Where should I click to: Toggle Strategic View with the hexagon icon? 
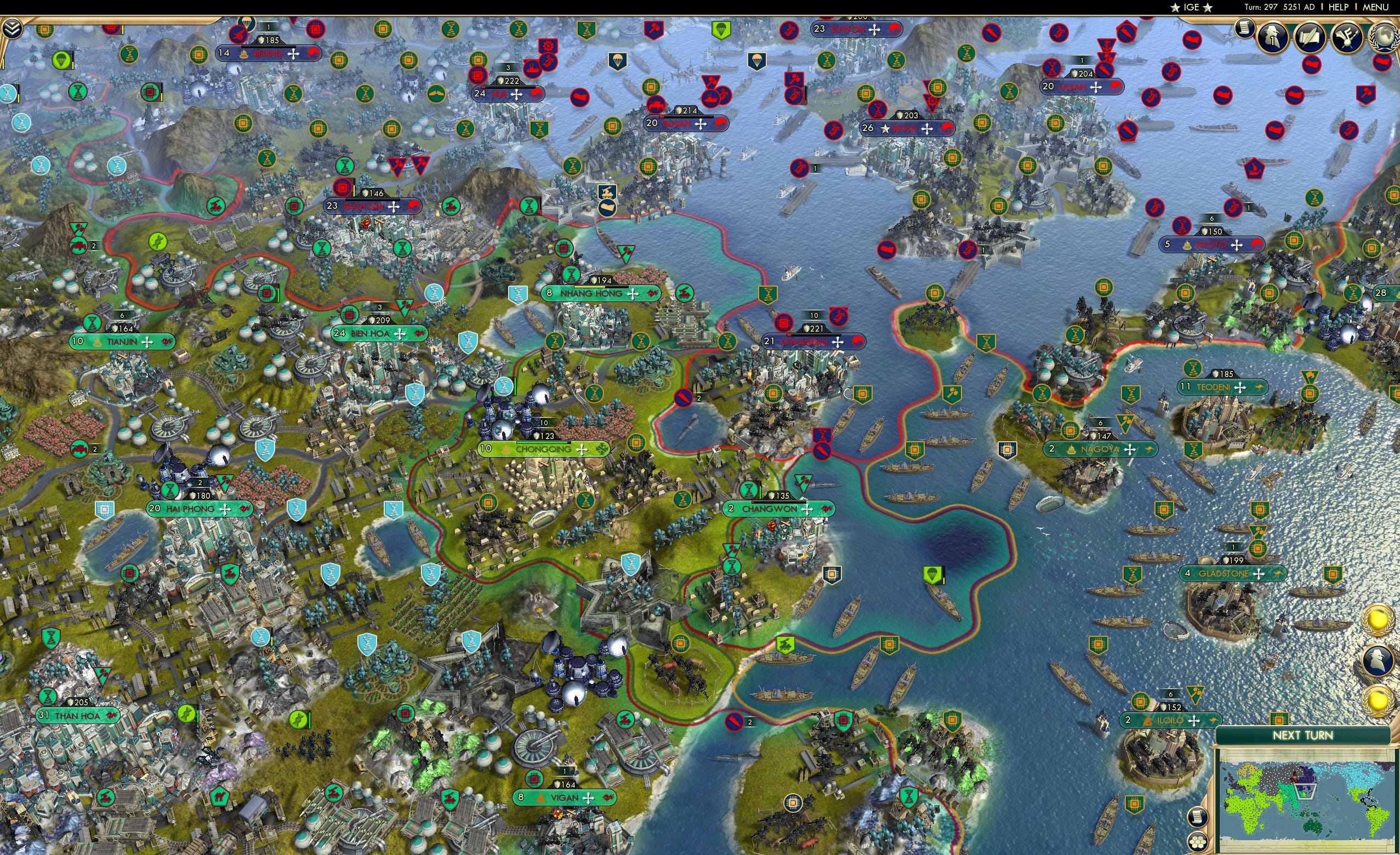pyautogui.click(x=1198, y=842)
